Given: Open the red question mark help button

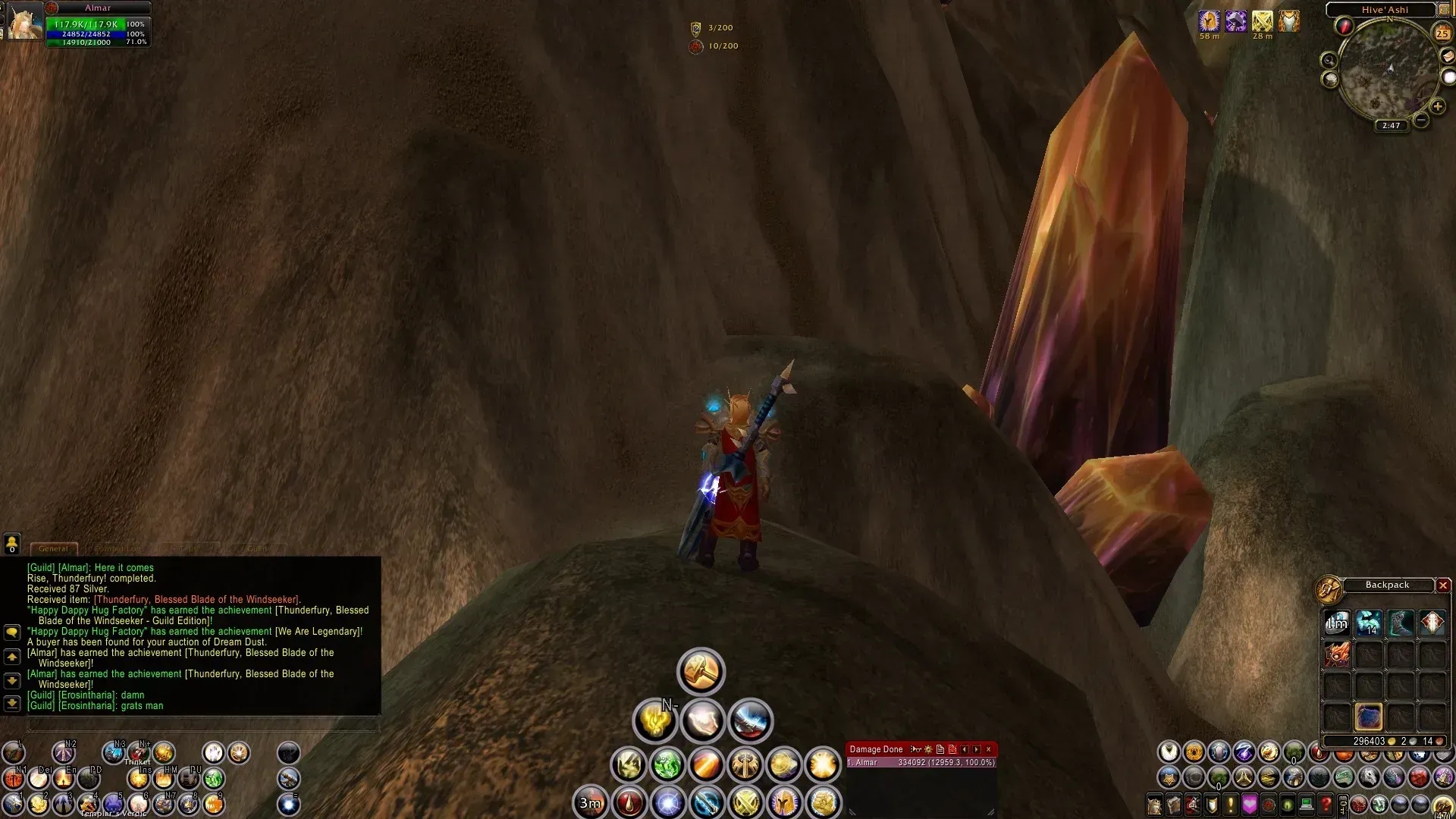Looking at the screenshot, I should coord(1326,804).
